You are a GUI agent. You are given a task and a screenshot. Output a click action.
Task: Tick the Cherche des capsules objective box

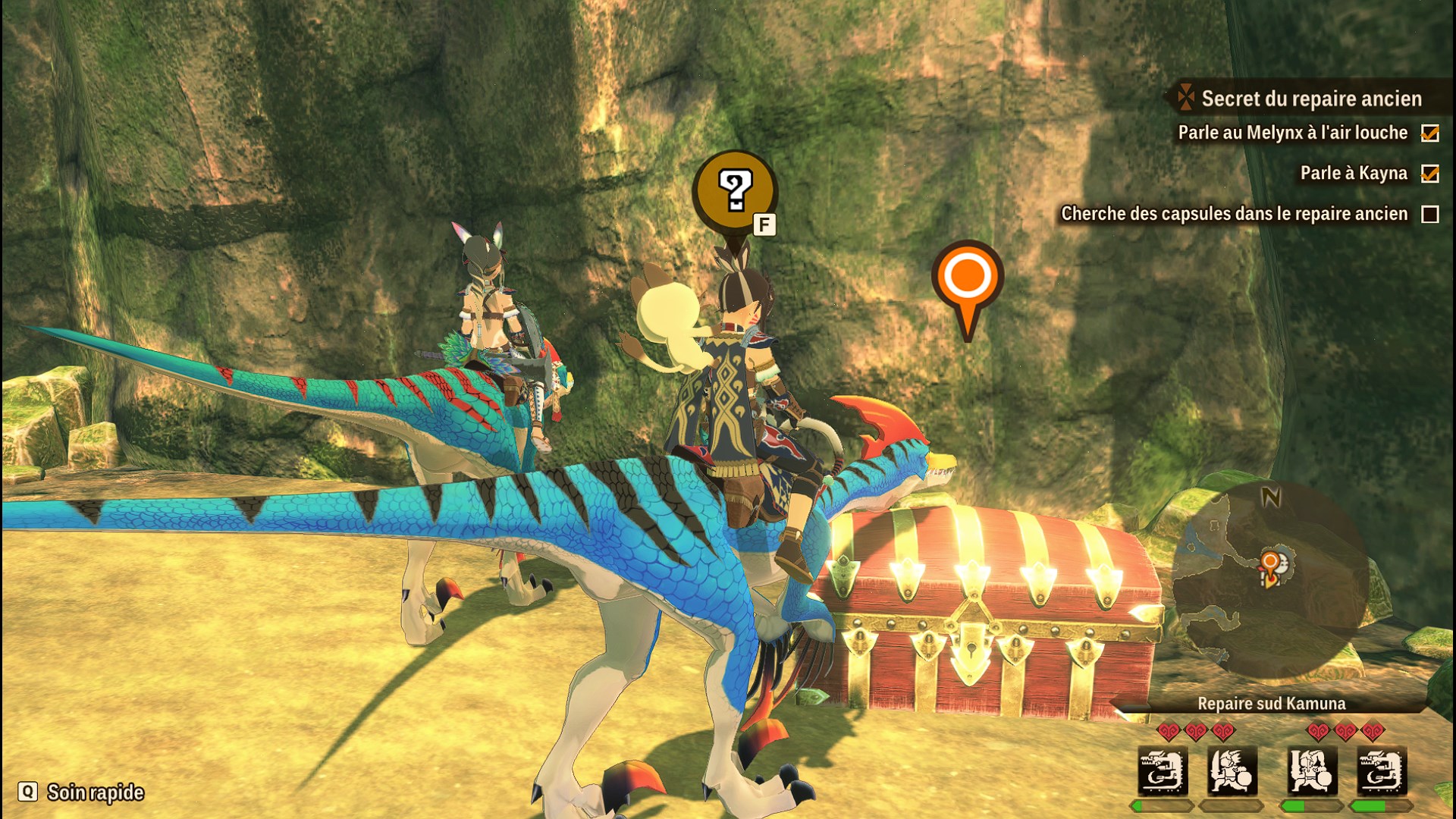click(1430, 215)
